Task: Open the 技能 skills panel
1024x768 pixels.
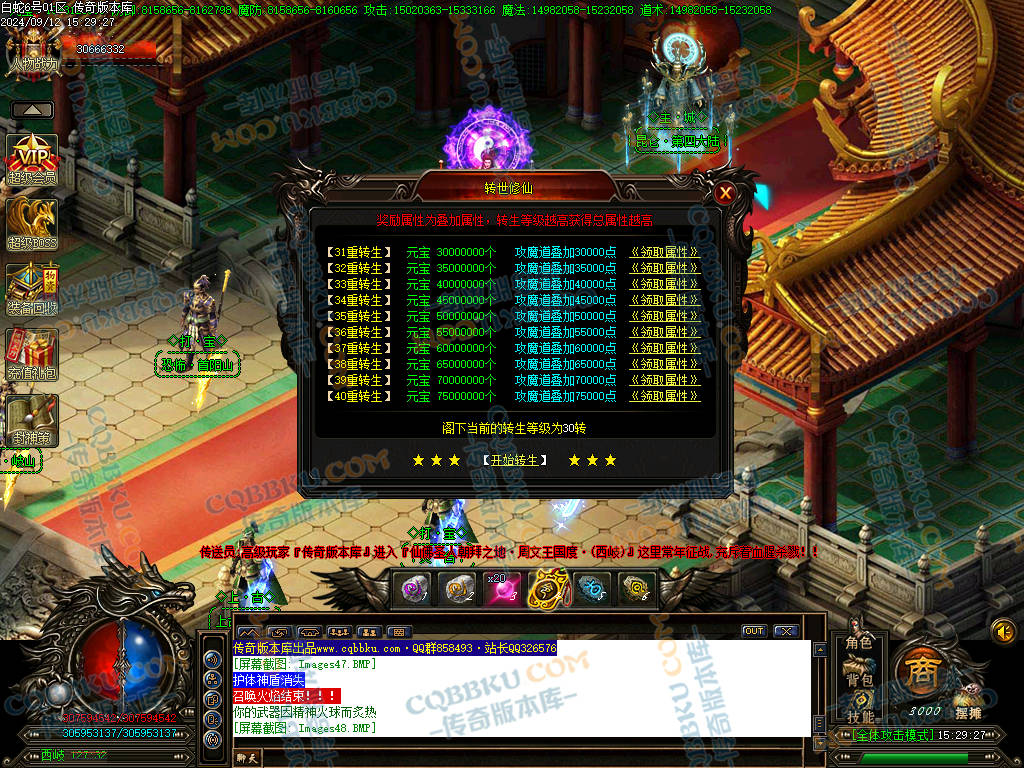Action: [x=859, y=714]
